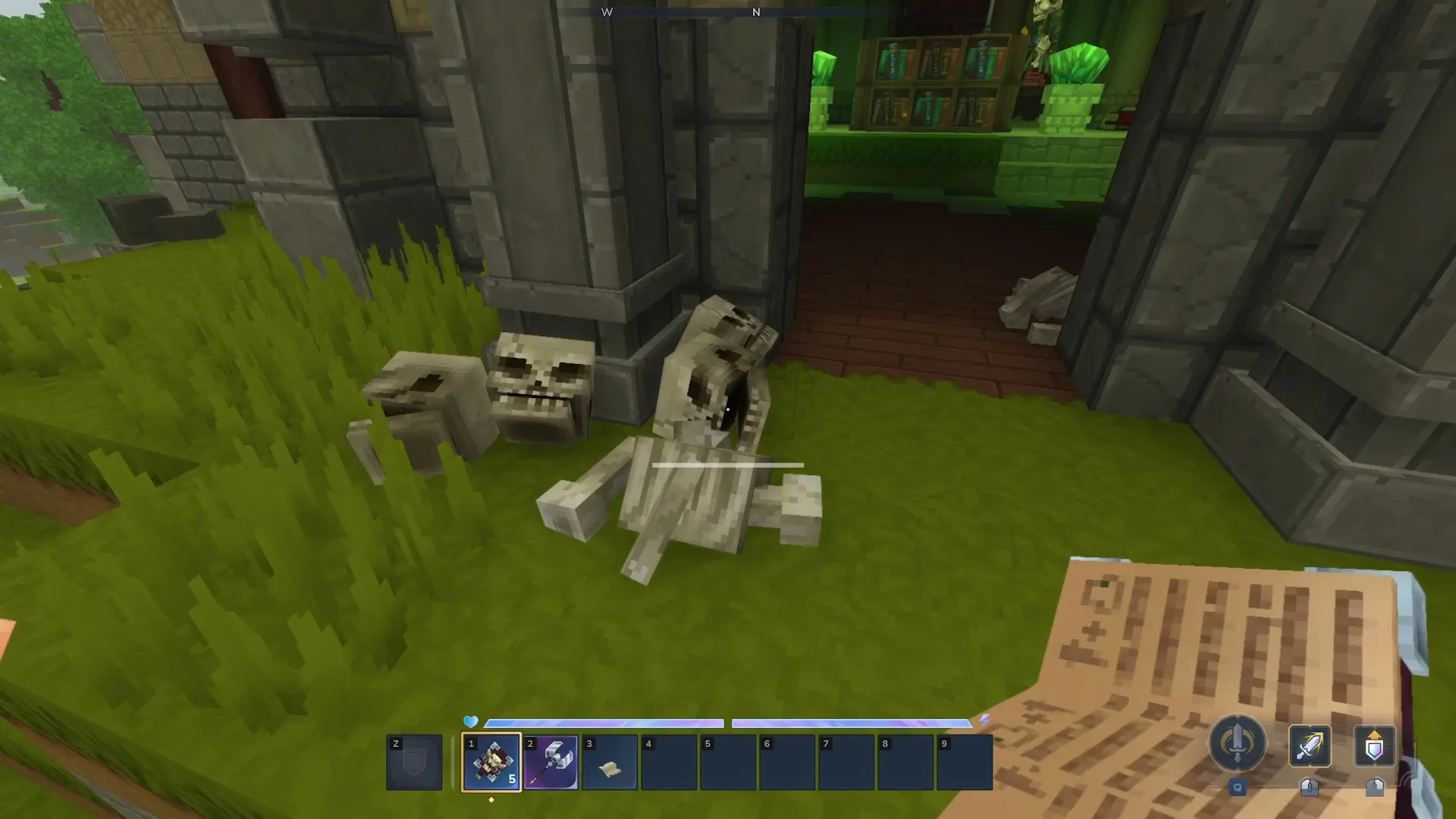The height and width of the screenshot is (819, 1456).
Task: Trigger the glowing sword attack ability icon
Action: tap(1310, 745)
